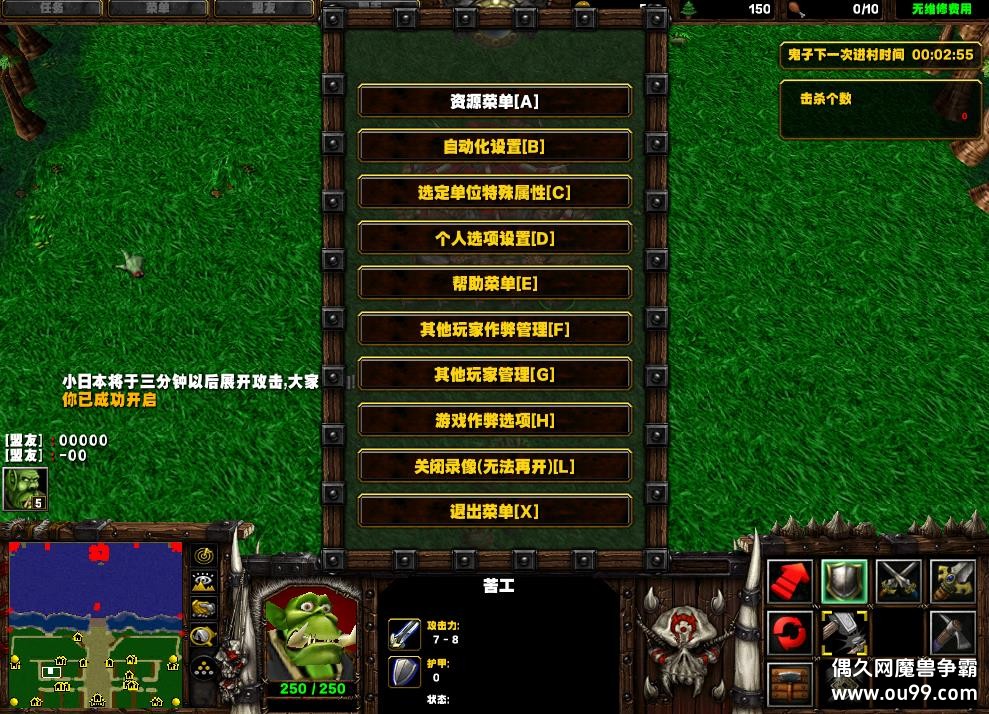
Task: Click the minimap signal ping button
Action: coord(204,555)
